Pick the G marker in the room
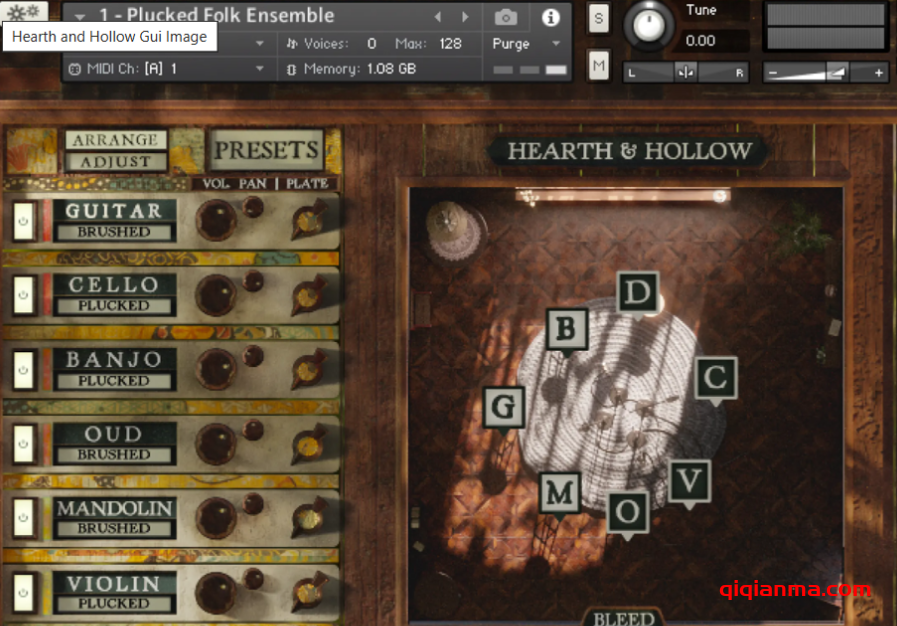 504,407
